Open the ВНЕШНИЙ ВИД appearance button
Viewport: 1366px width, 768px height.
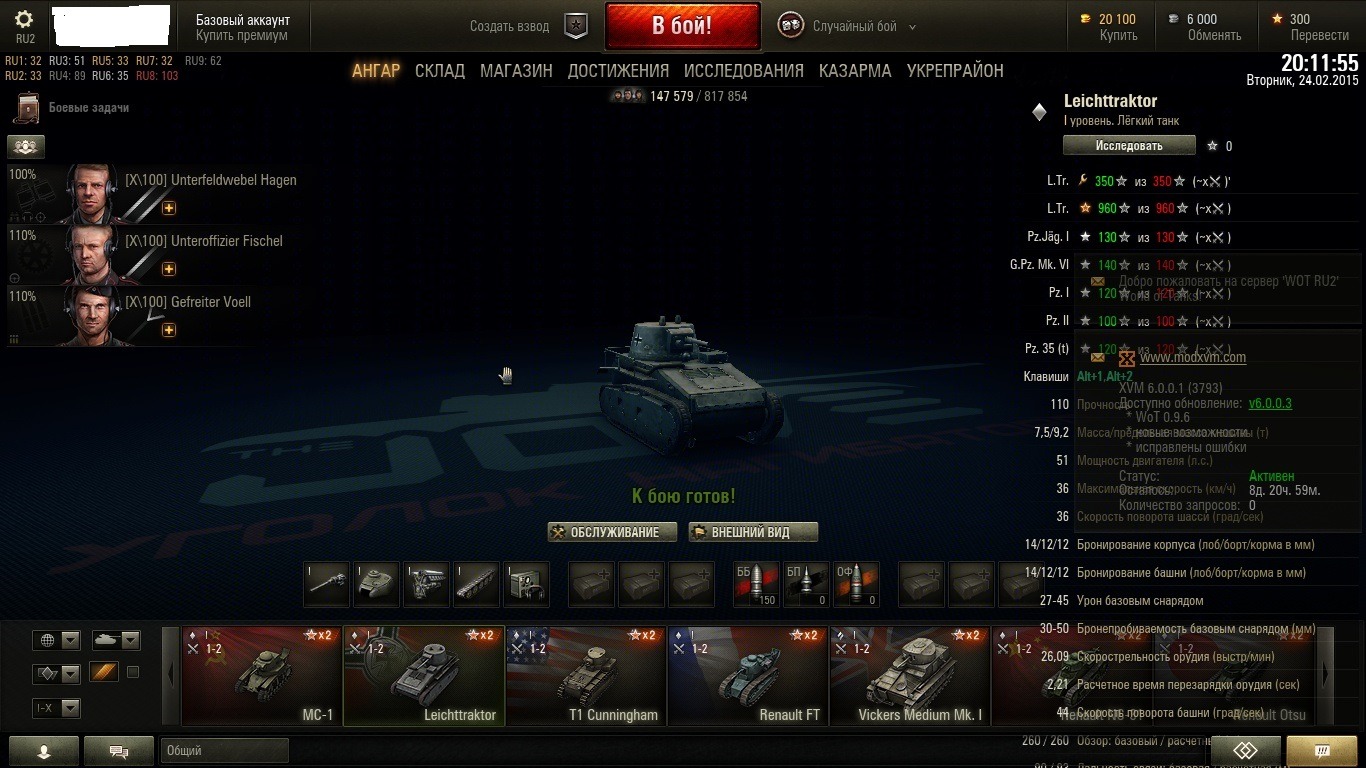tap(753, 532)
